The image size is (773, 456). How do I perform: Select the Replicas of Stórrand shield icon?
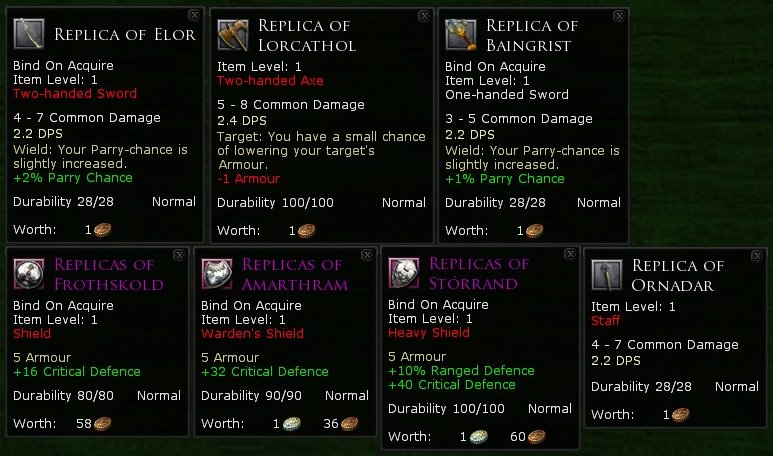pos(404,274)
